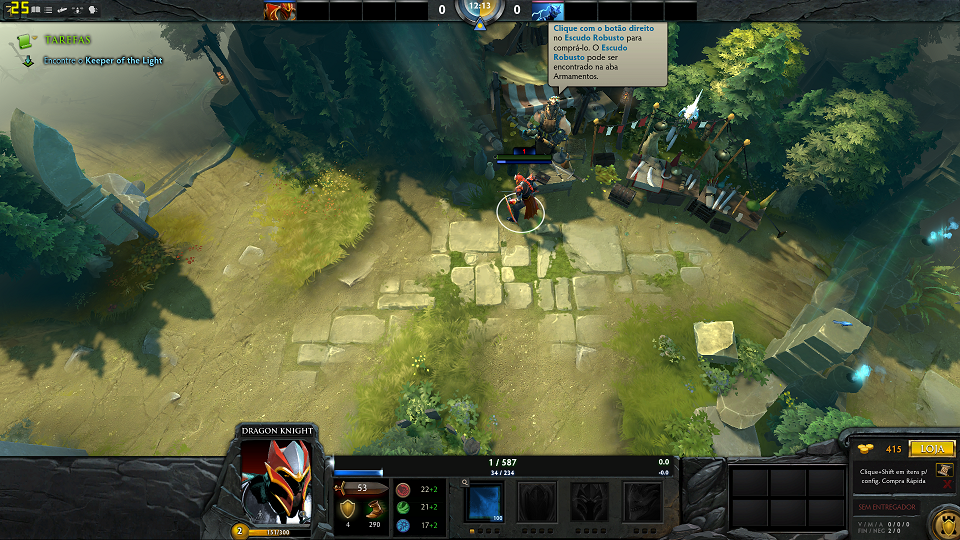Screen dimensions: 960x540
Task: Select Dragon Knight's icon in the top bar
Action: 279,11
